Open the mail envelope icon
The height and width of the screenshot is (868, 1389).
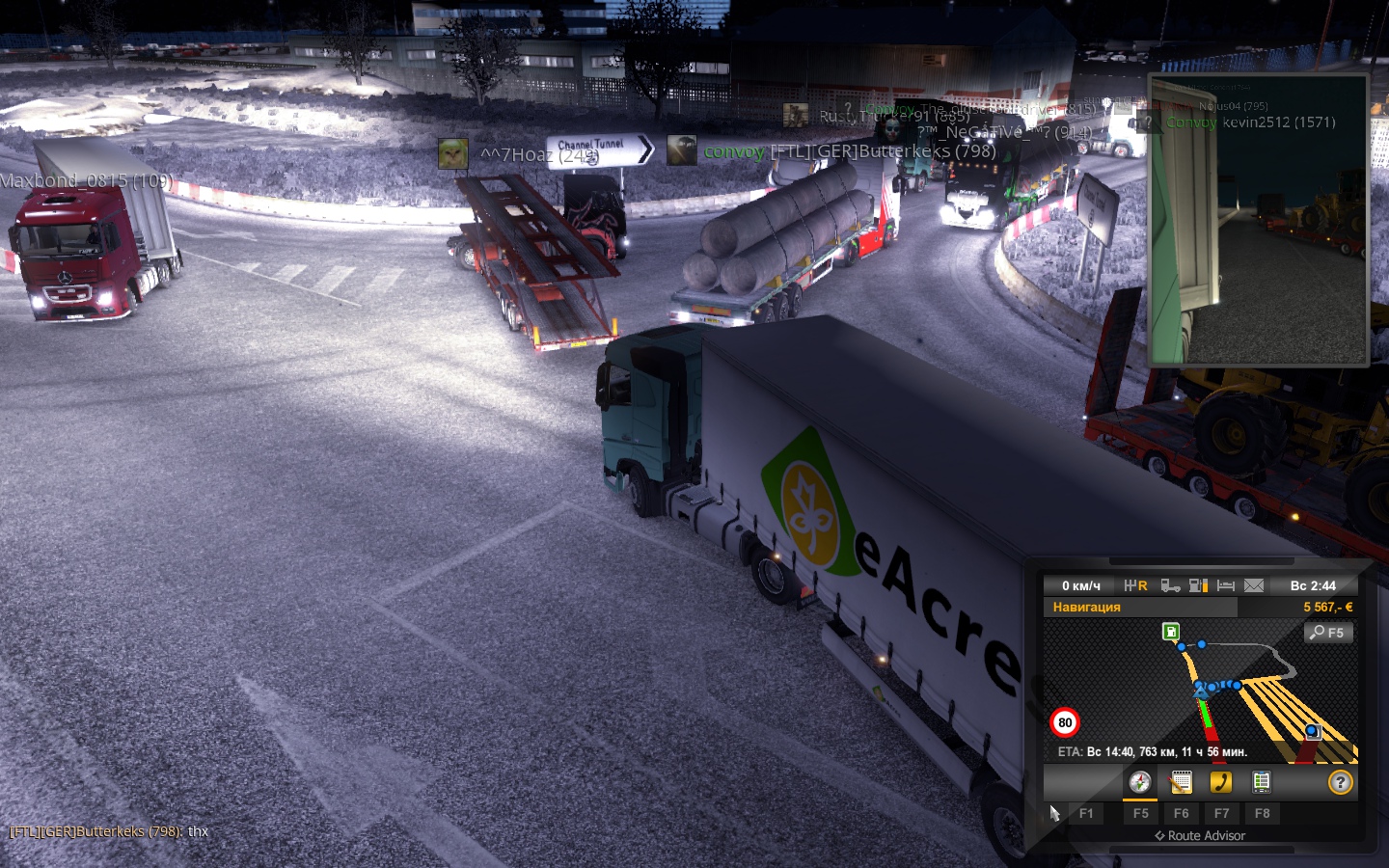tap(1254, 585)
